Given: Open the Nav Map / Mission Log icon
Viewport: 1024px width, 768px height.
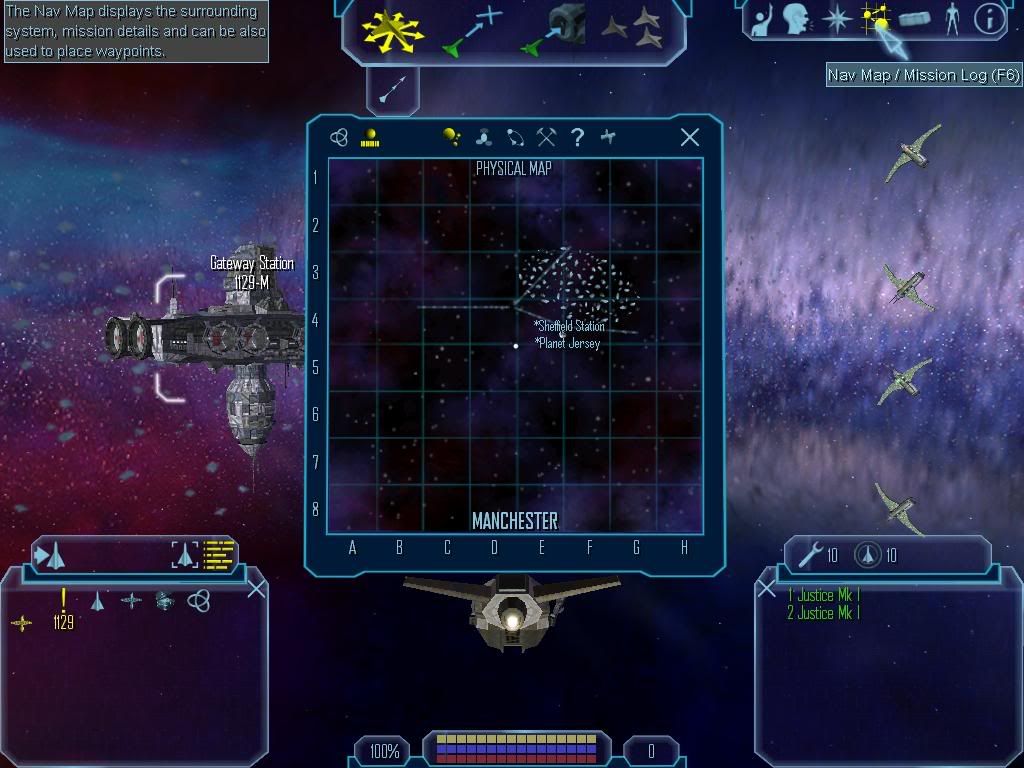Looking at the screenshot, I should point(877,19).
